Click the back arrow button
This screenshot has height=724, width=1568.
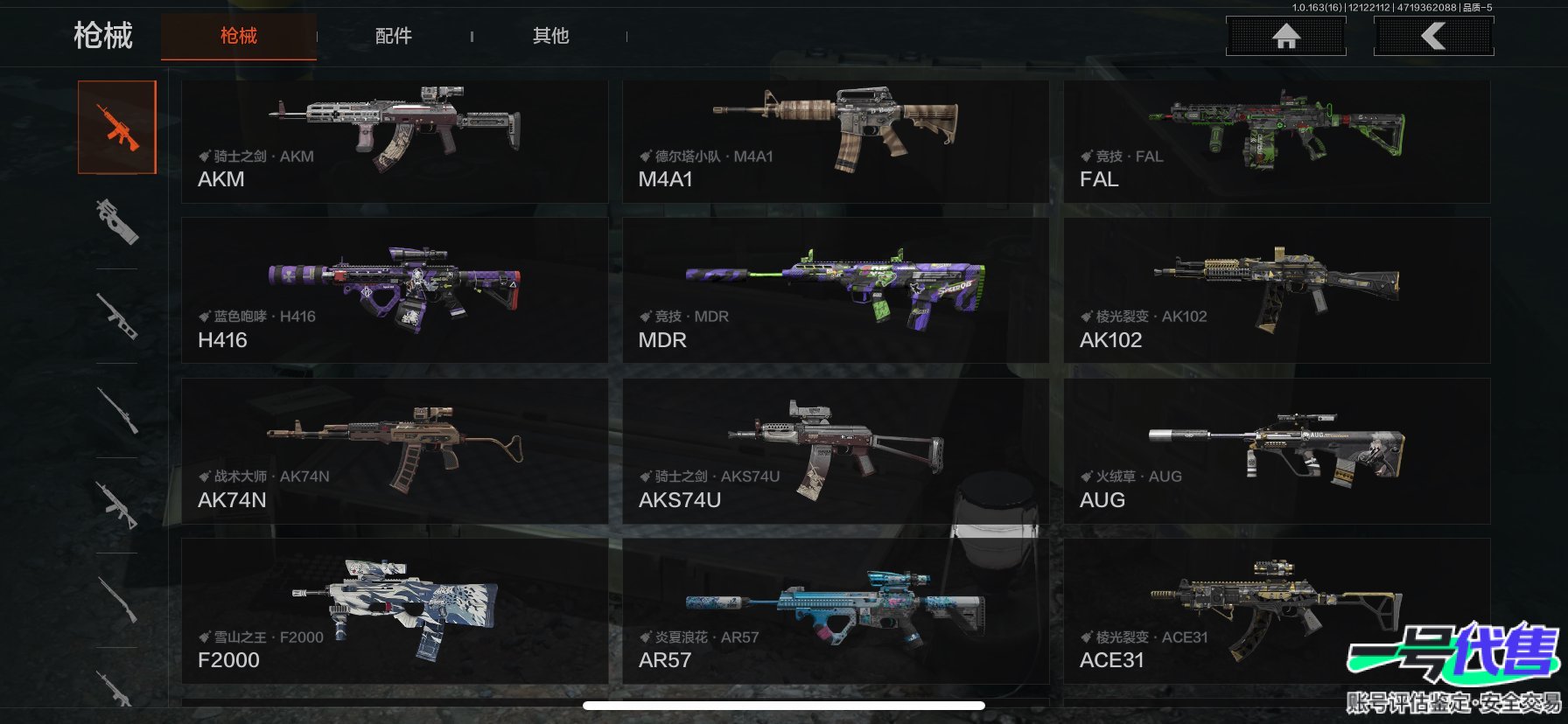pos(1433,36)
